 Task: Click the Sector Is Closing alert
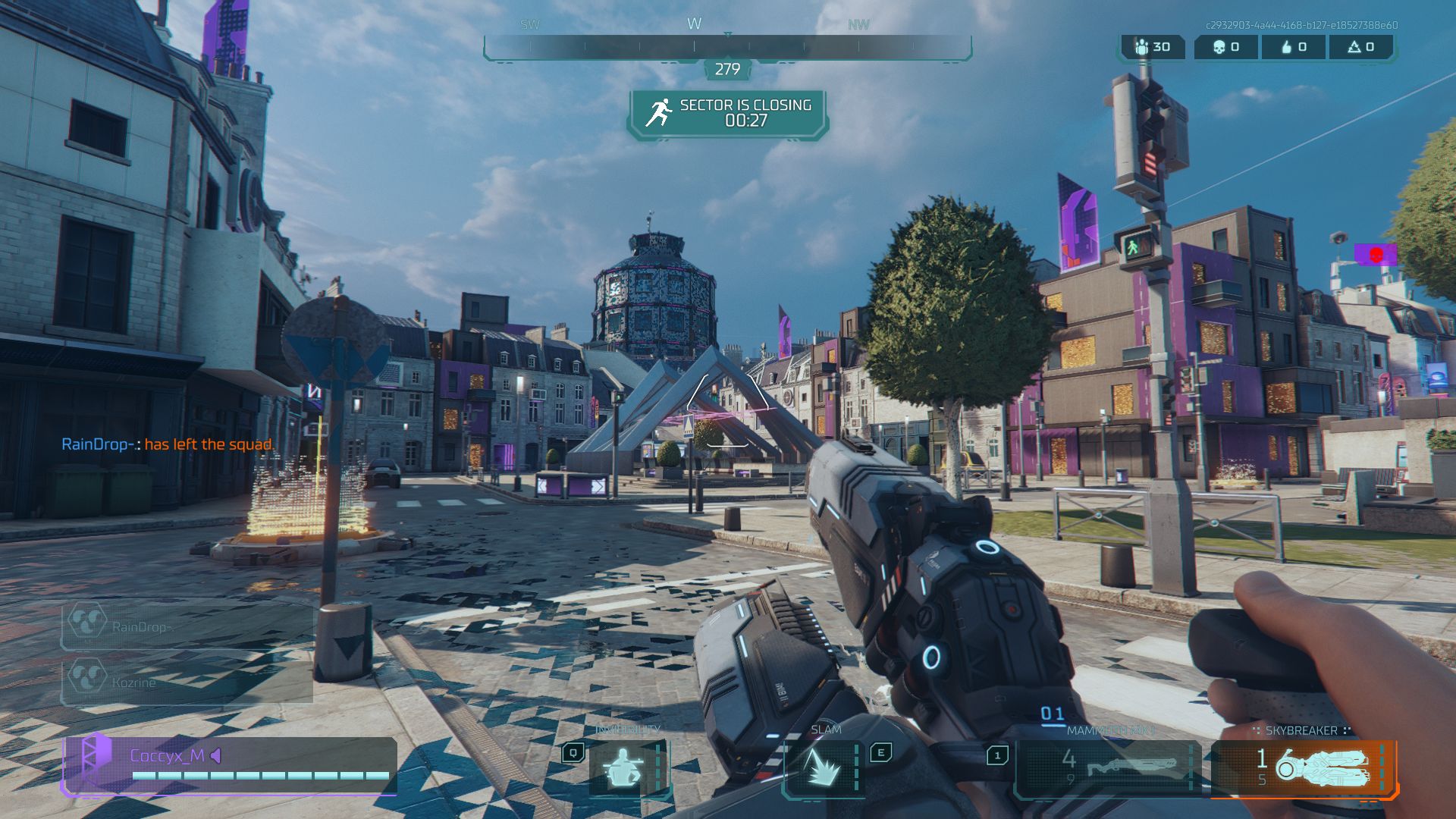728,114
